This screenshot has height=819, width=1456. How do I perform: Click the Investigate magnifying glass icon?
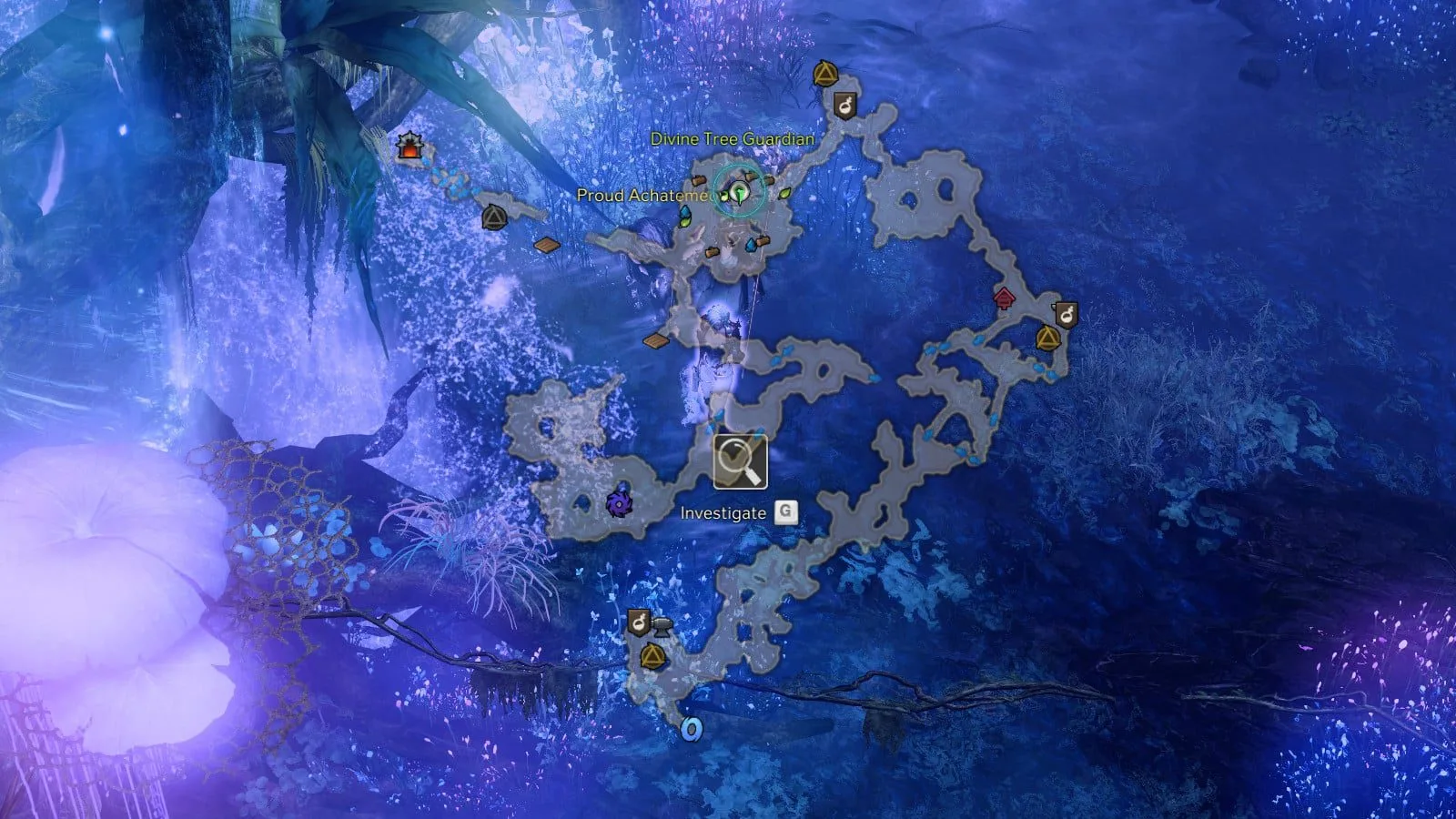point(740,461)
